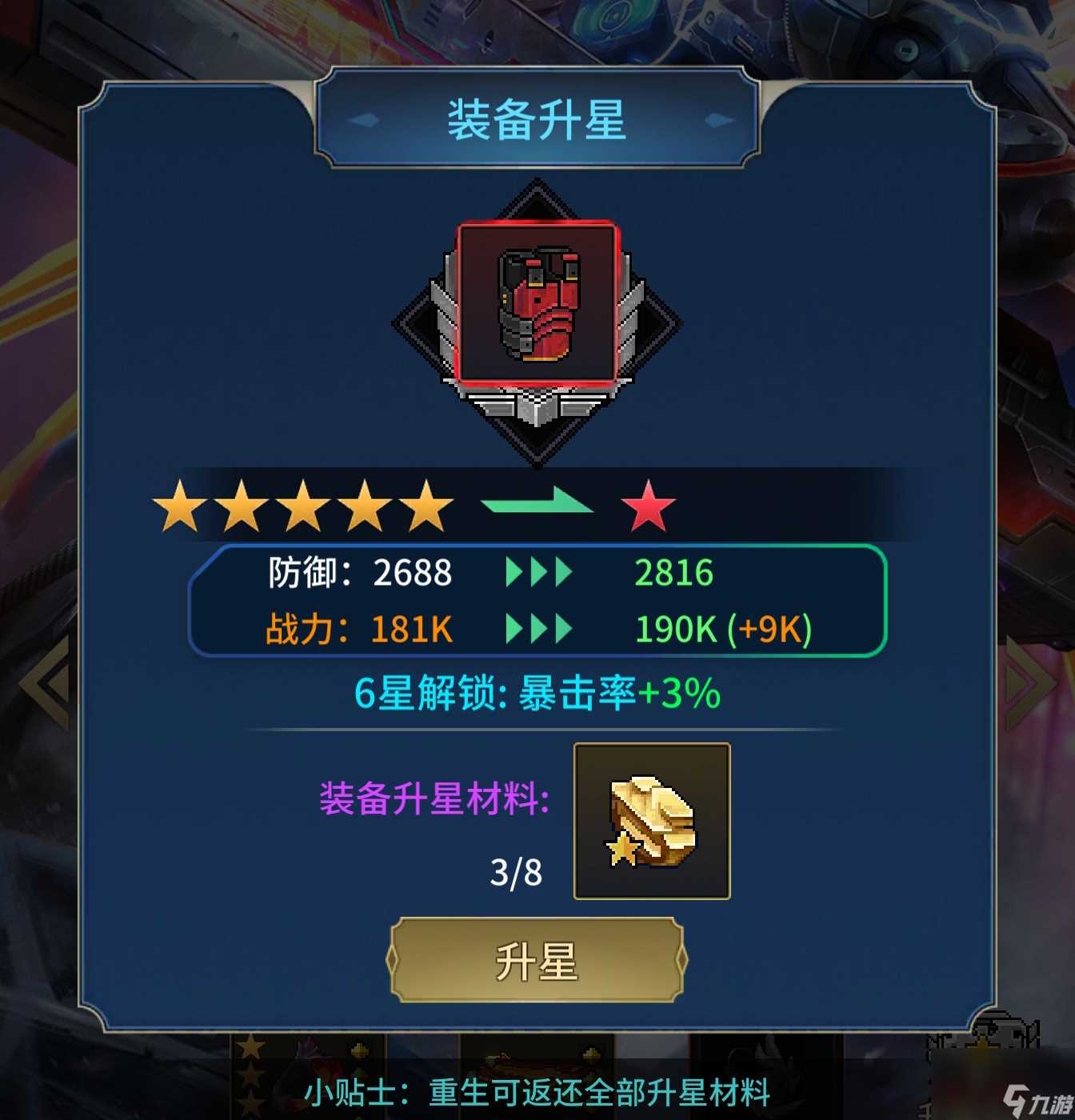
Task: Select the red armor equipment icon
Action: (x=537, y=304)
